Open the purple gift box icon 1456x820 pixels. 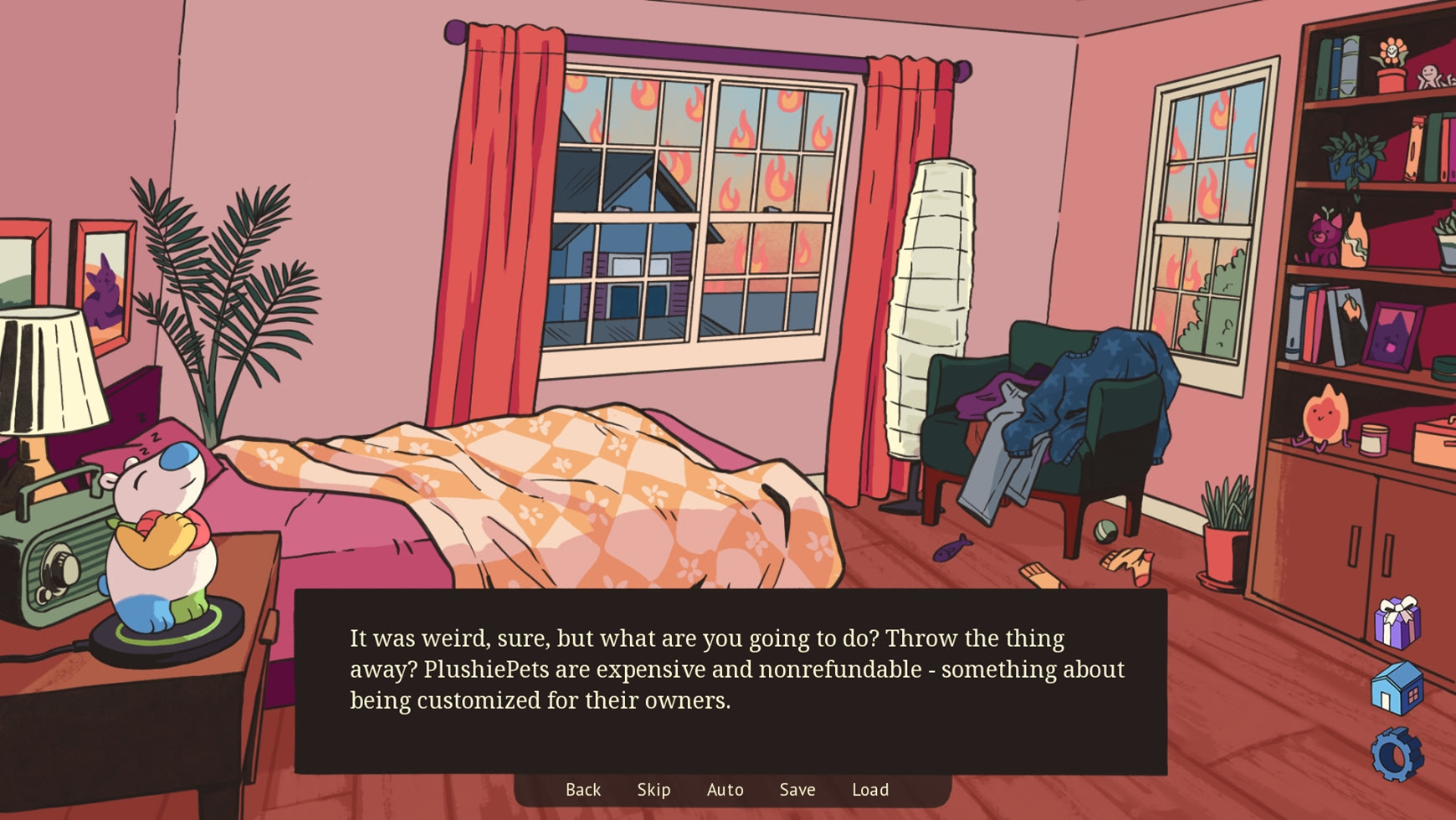pos(1397,623)
